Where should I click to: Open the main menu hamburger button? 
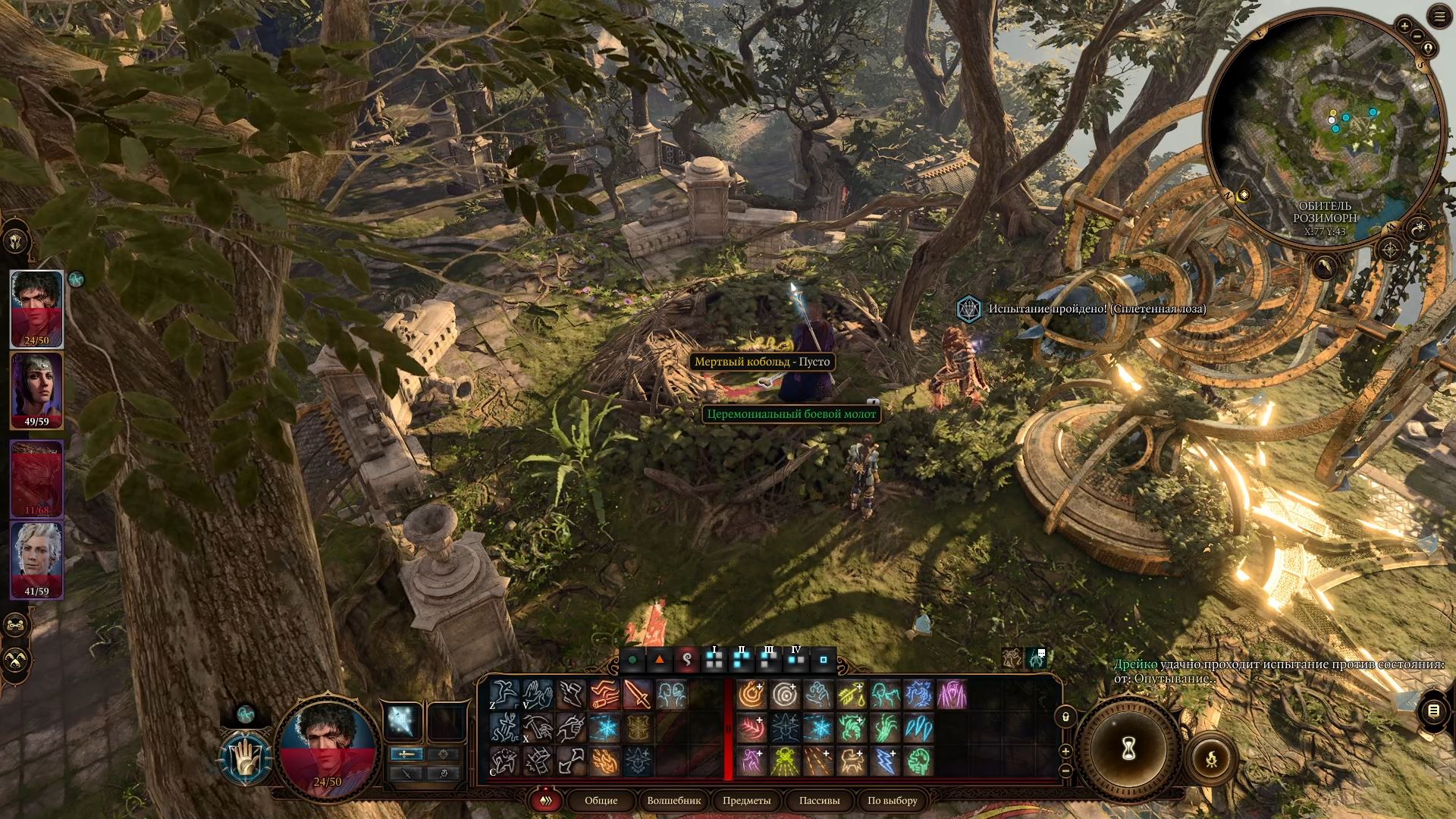(x=1439, y=17)
